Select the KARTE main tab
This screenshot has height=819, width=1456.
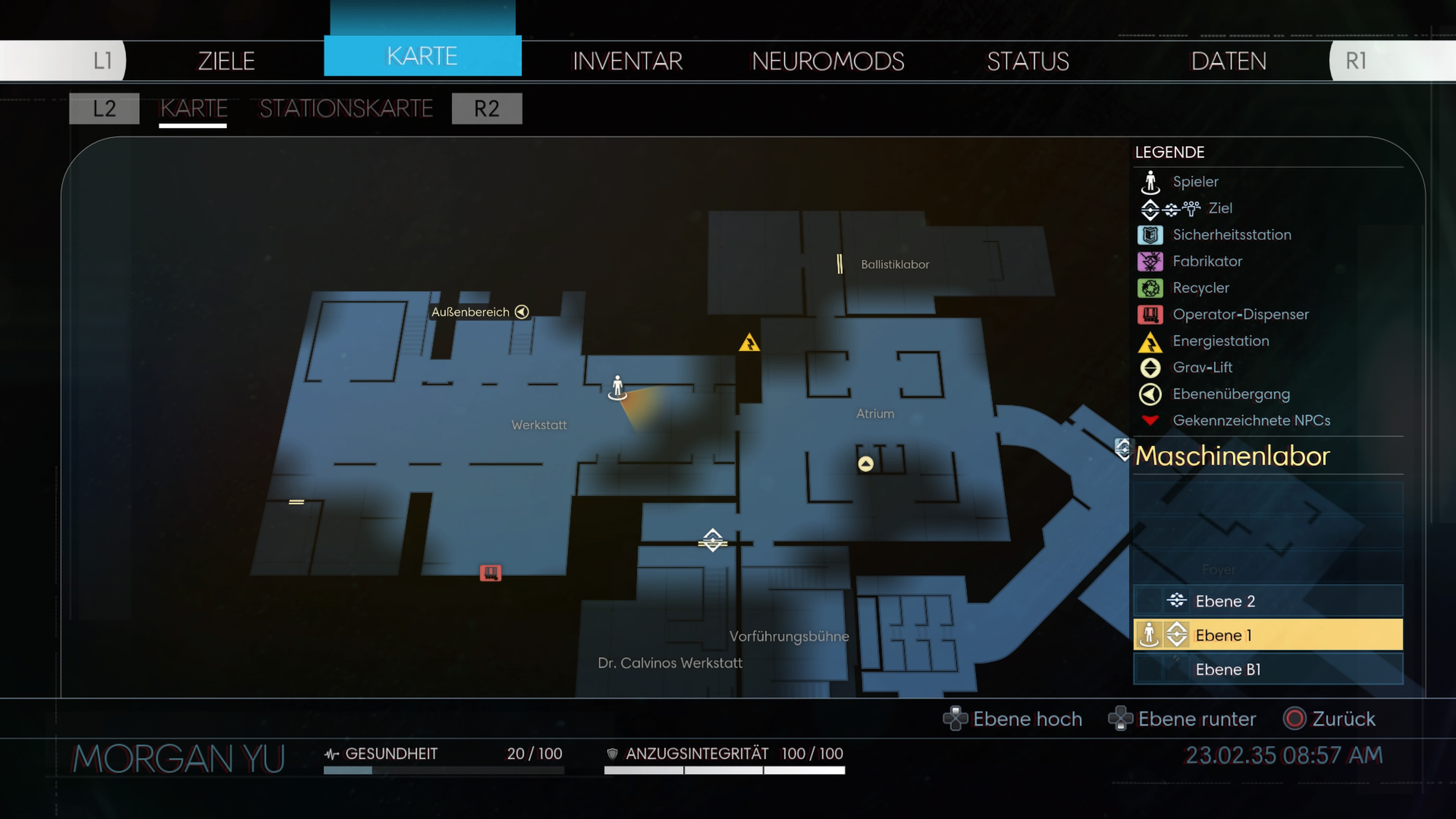(422, 56)
